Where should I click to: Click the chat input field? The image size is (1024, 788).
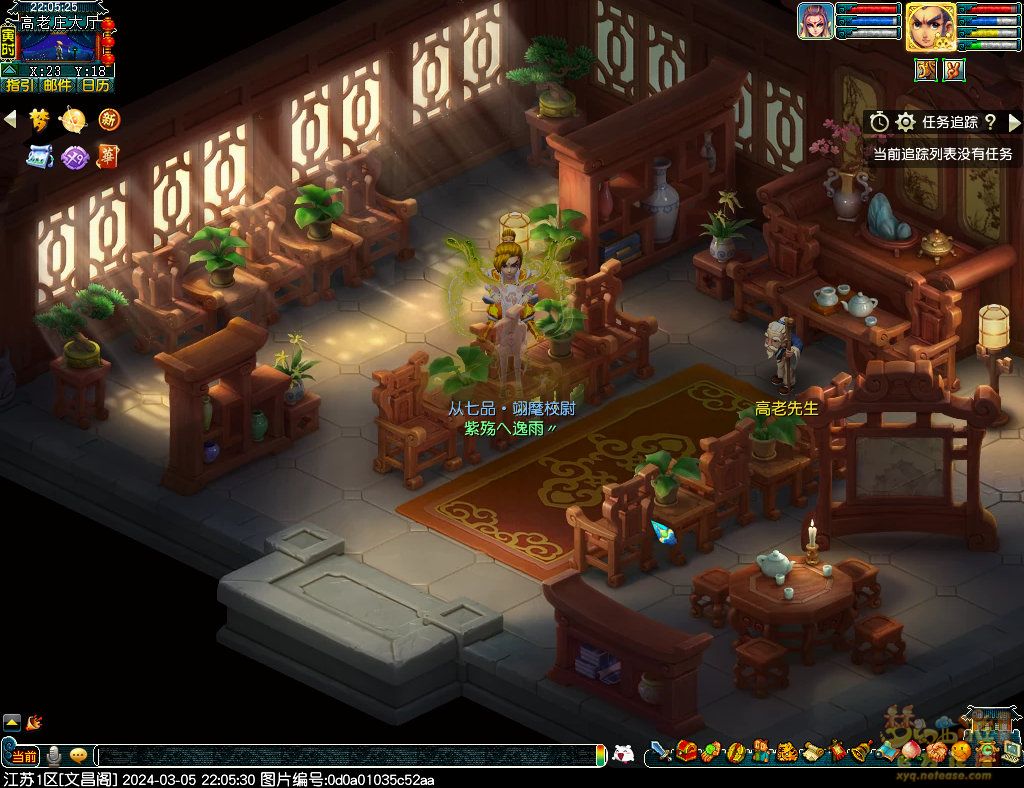click(x=350, y=755)
